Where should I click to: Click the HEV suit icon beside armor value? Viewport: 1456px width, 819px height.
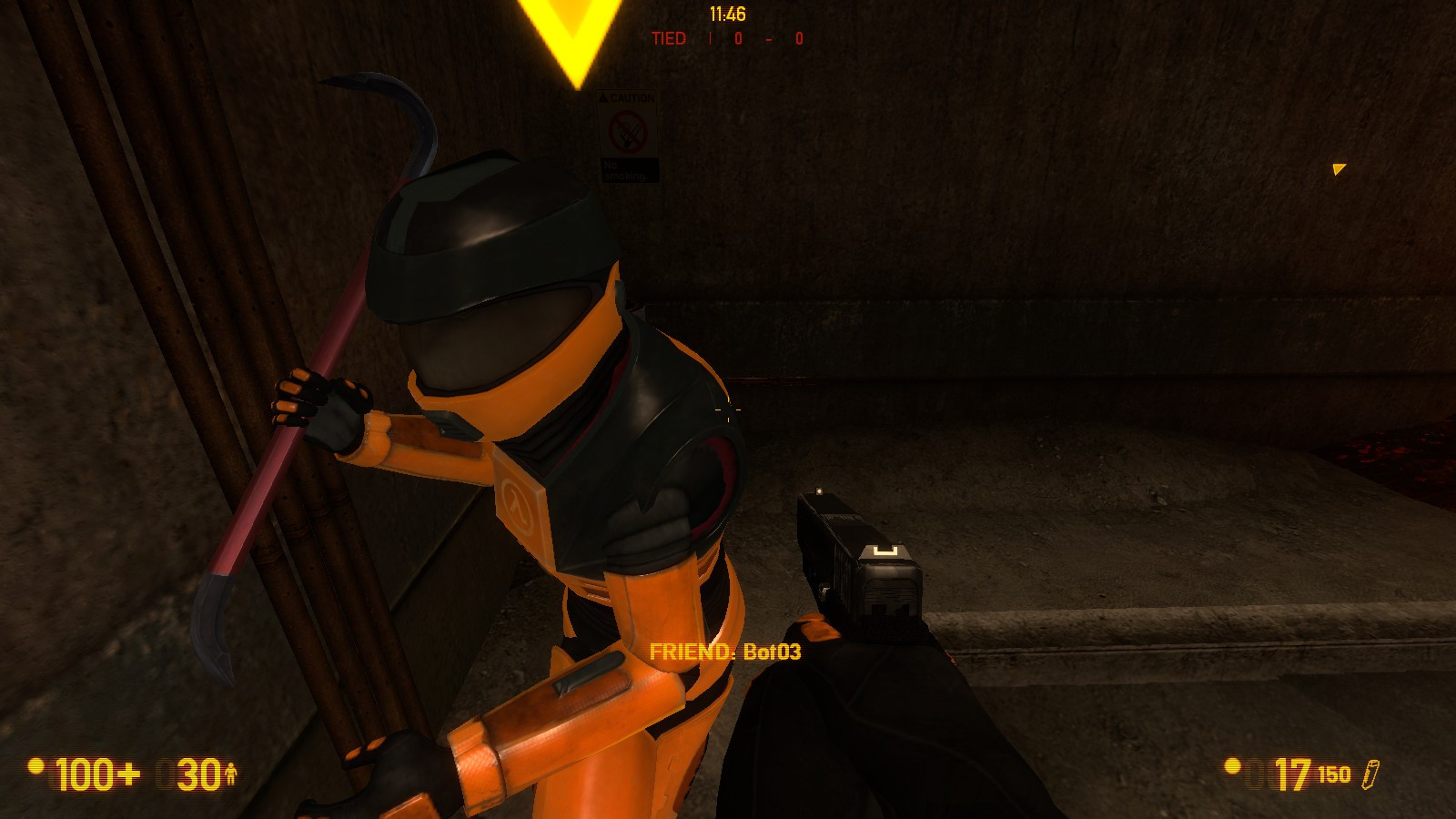pyautogui.click(x=233, y=773)
